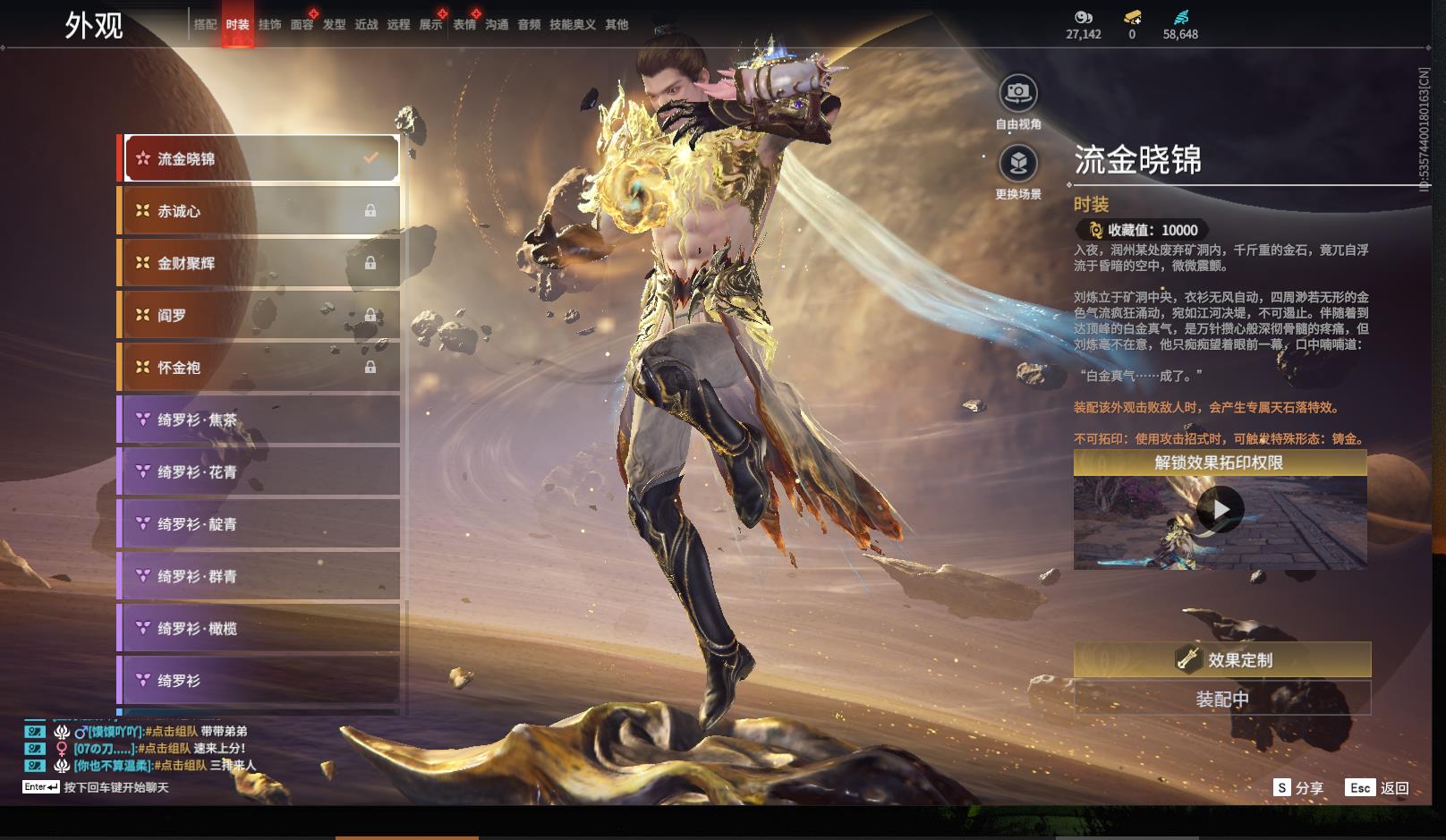This screenshot has width=1446, height=840.
Task: Select the 怀金袍 outfit row
Action: point(260,368)
